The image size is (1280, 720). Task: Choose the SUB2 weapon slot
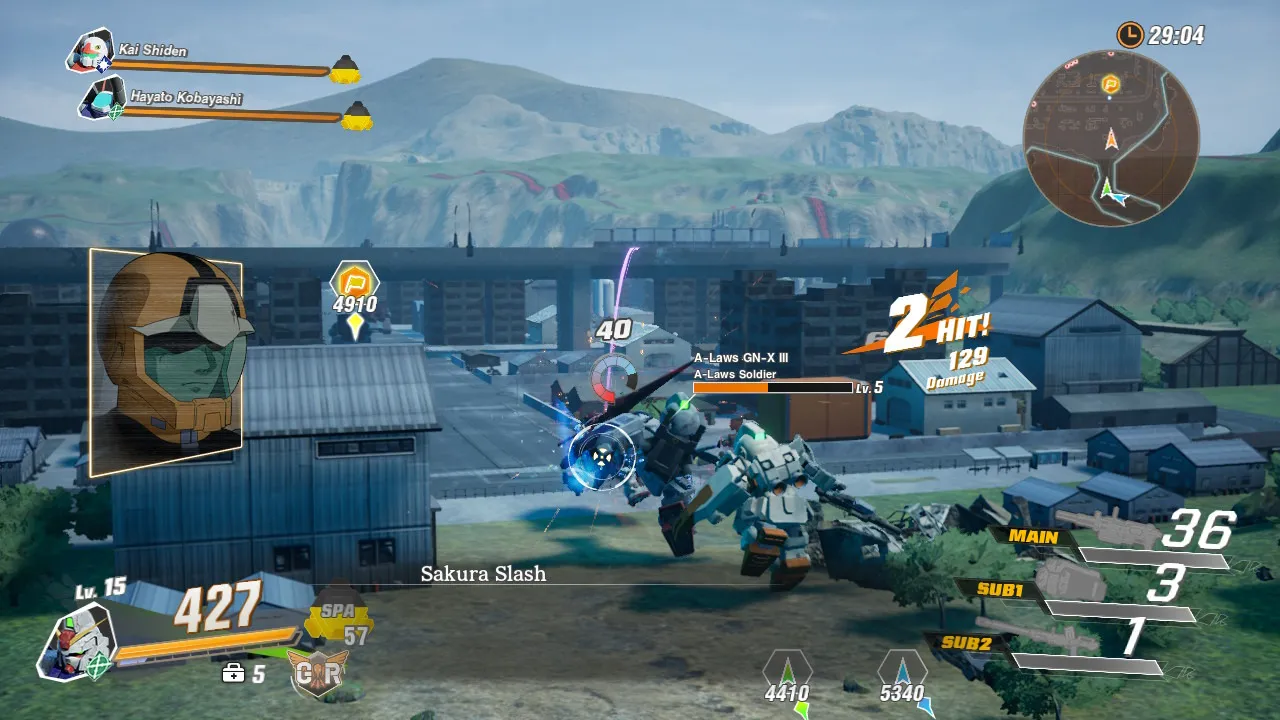point(968,643)
